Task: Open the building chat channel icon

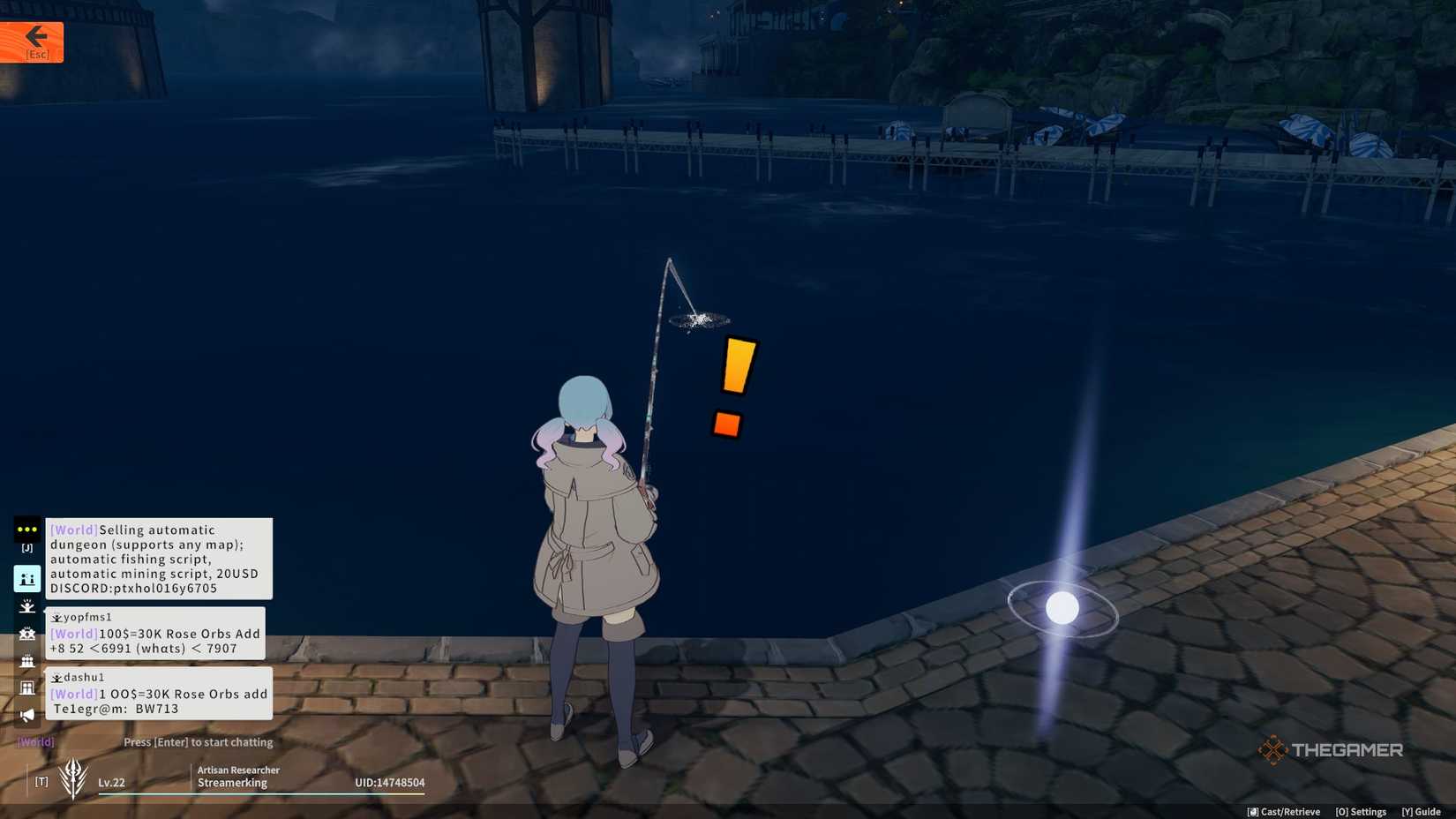Action: (26, 688)
